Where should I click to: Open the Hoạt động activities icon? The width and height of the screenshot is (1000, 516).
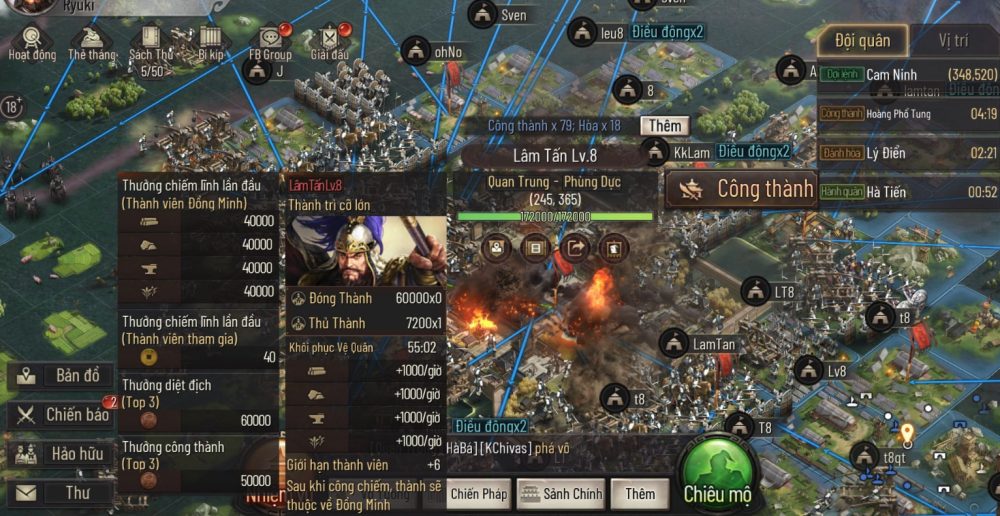[32, 42]
